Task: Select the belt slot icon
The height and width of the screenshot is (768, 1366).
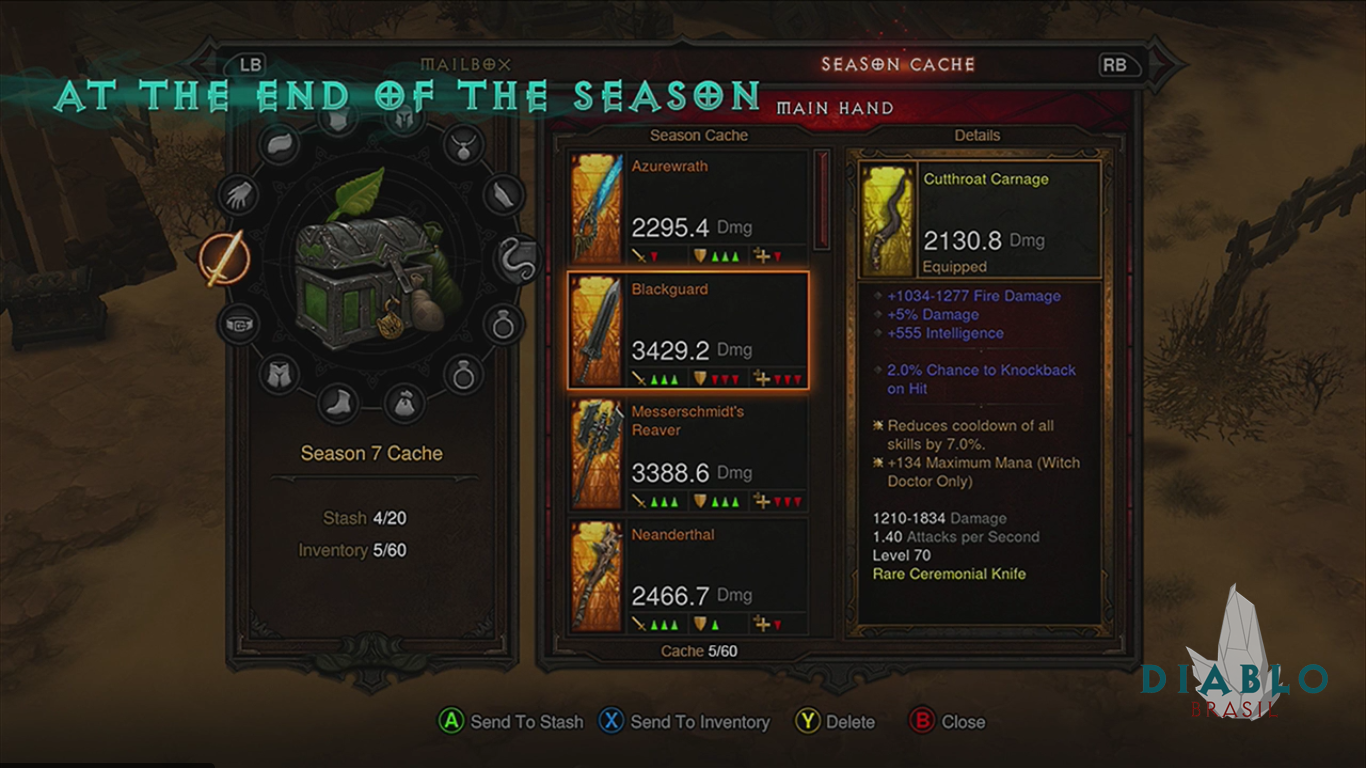Action: click(x=238, y=323)
